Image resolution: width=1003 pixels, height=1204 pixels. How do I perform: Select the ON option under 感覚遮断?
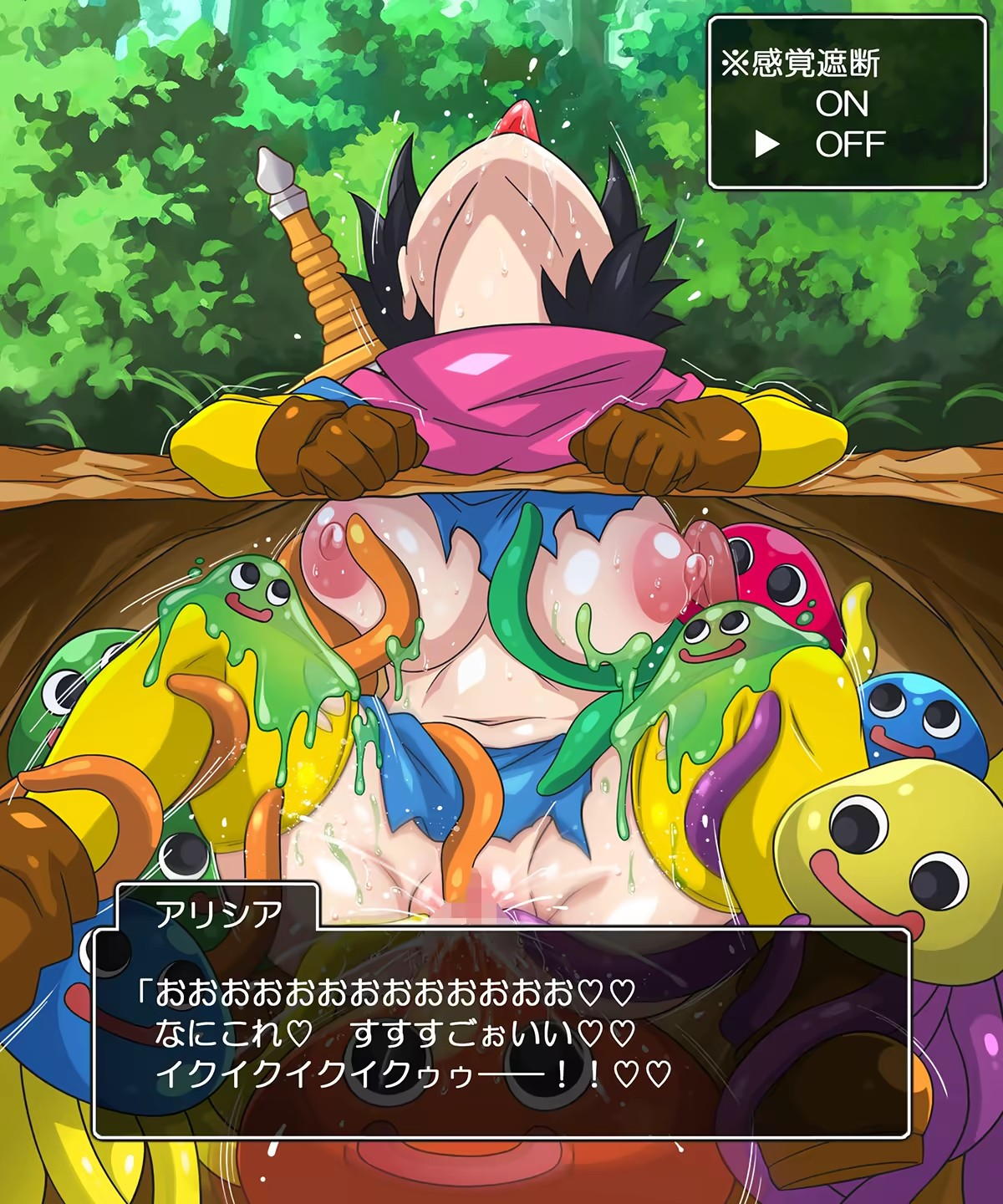pyautogui.click(x=842, y=105)
